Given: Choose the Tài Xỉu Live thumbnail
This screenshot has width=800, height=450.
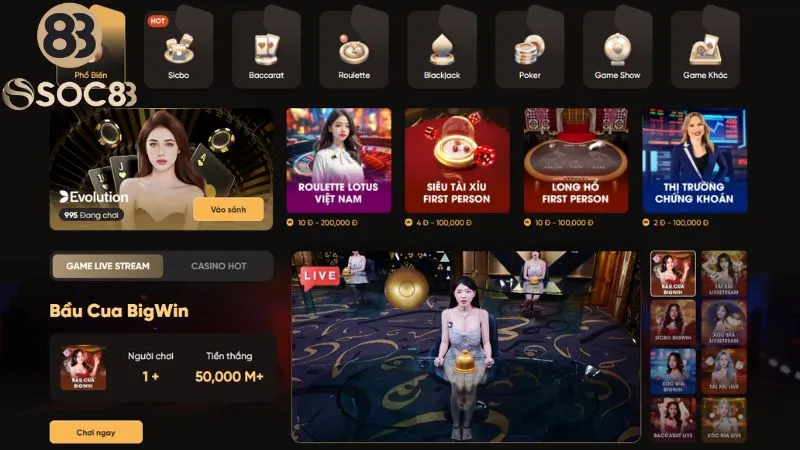Looking at the screenshot, I should coord(724,371).
